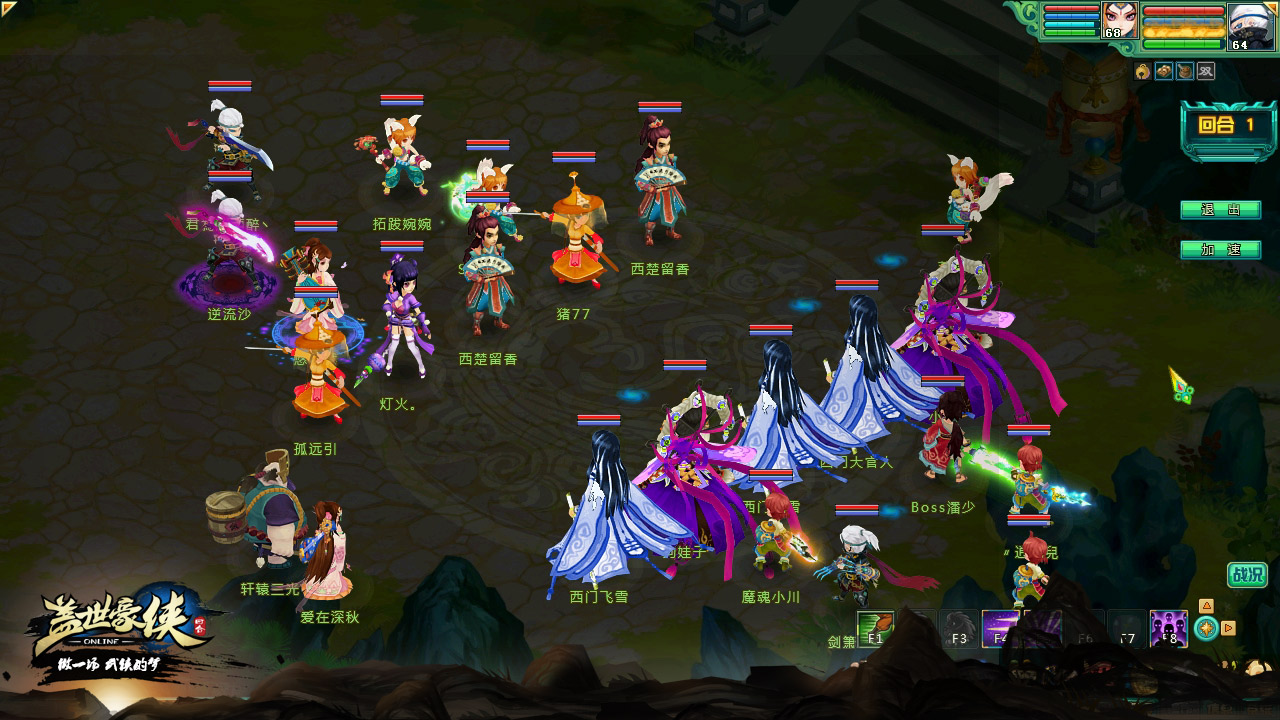The width and height of the screenshot is (1280, 720).
Task: Activate the 加速 speed-up button
Action: (x=1220, y=249)
